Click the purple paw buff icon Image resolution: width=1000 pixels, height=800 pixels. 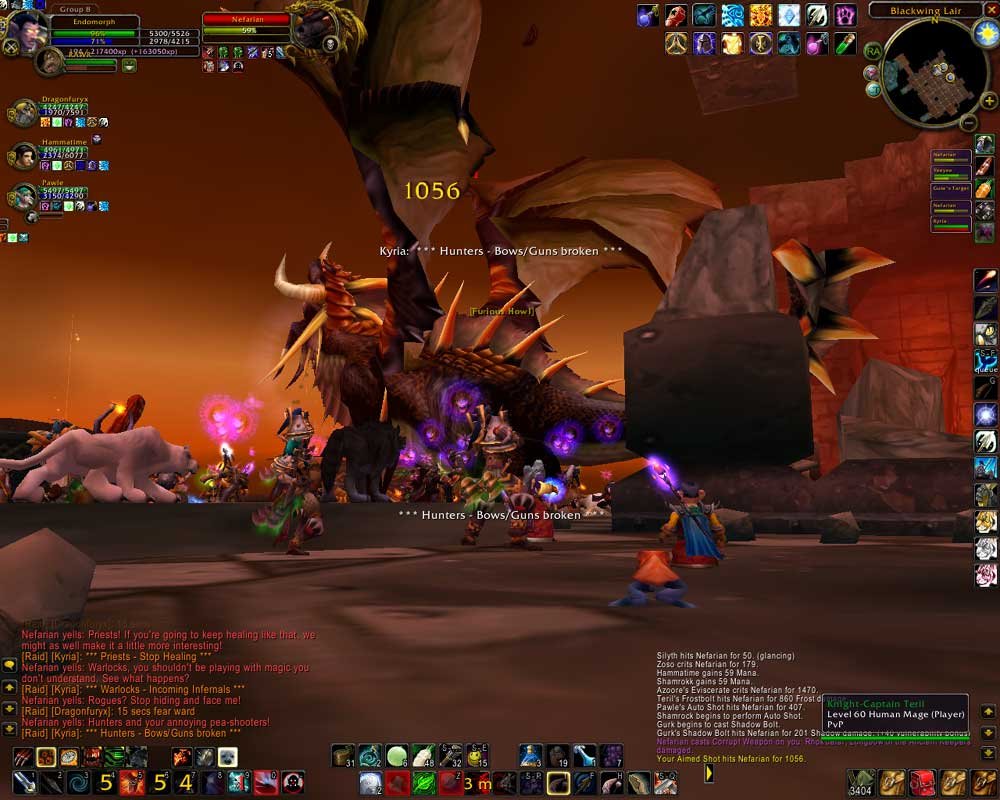846,15
